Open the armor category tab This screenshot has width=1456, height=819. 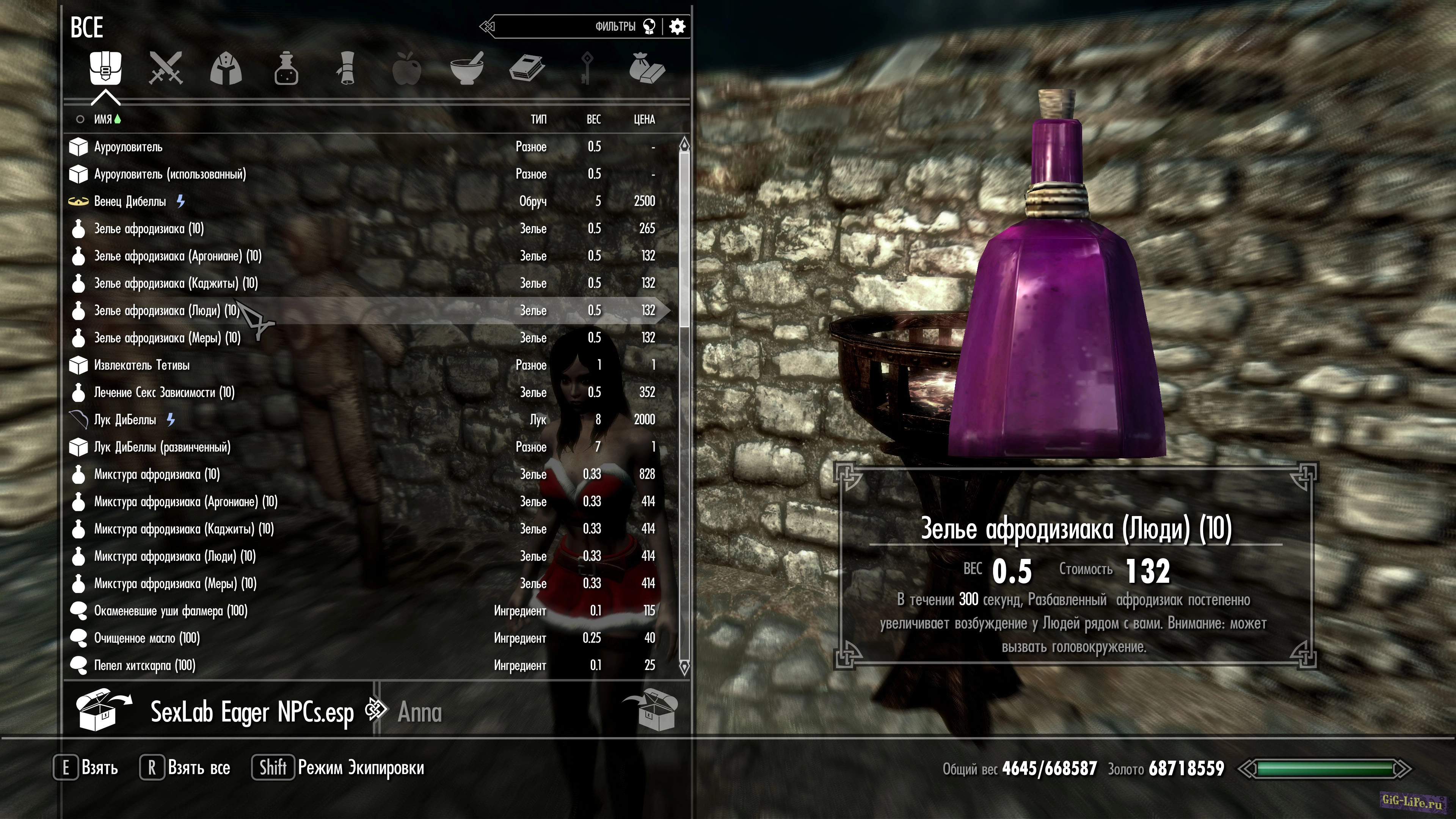[226, 69]
